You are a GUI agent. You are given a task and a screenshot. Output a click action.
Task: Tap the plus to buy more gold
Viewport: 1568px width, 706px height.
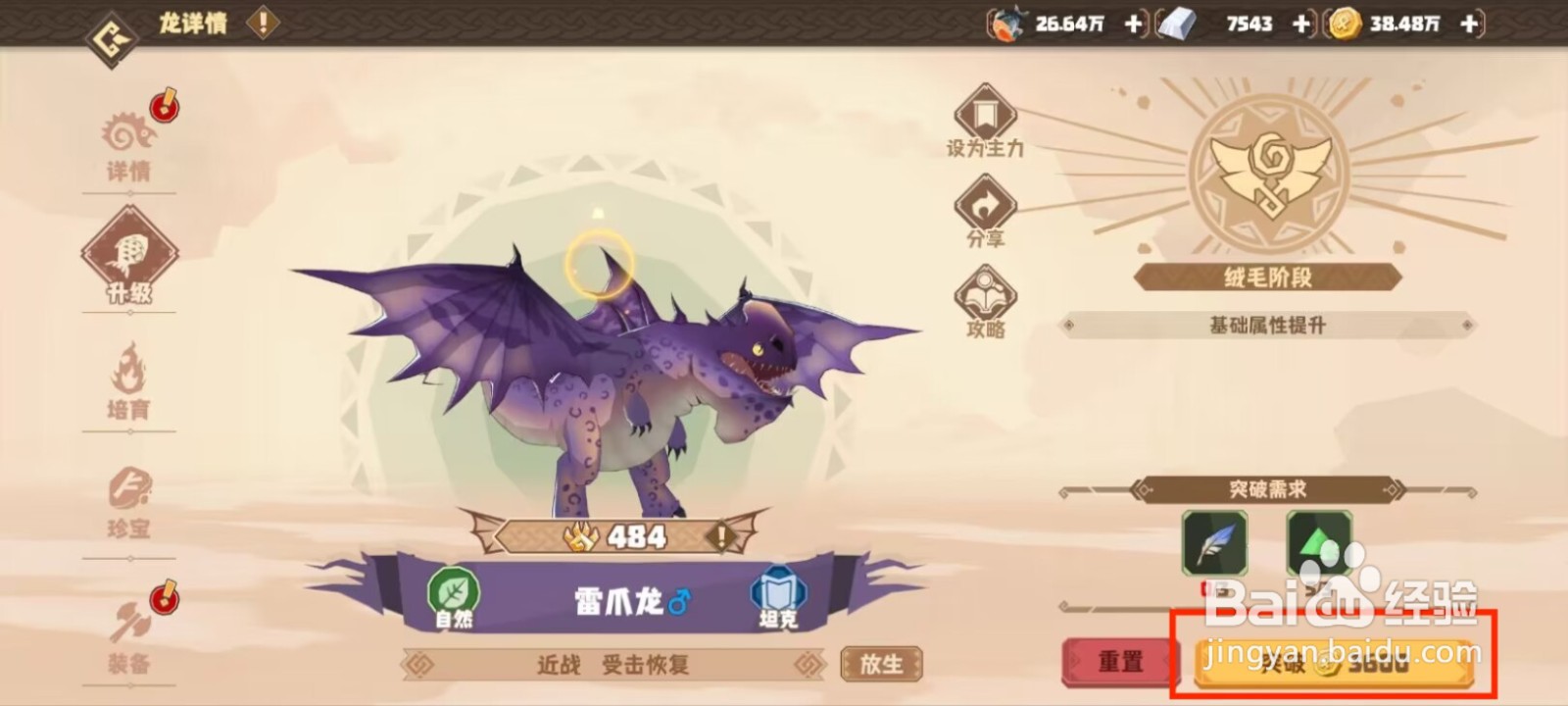[x=1466, y=22]
